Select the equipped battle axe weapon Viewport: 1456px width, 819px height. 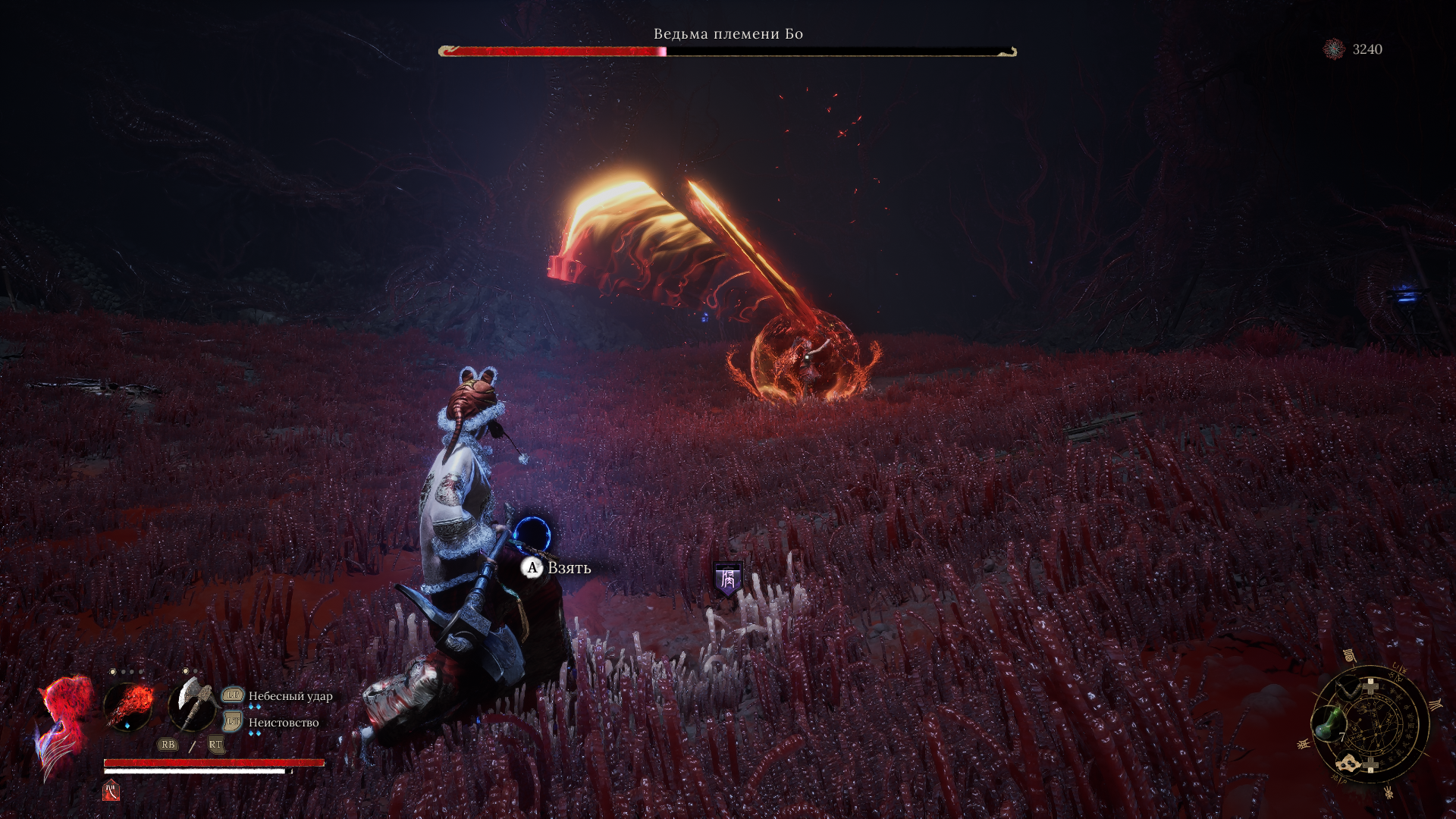191,705
